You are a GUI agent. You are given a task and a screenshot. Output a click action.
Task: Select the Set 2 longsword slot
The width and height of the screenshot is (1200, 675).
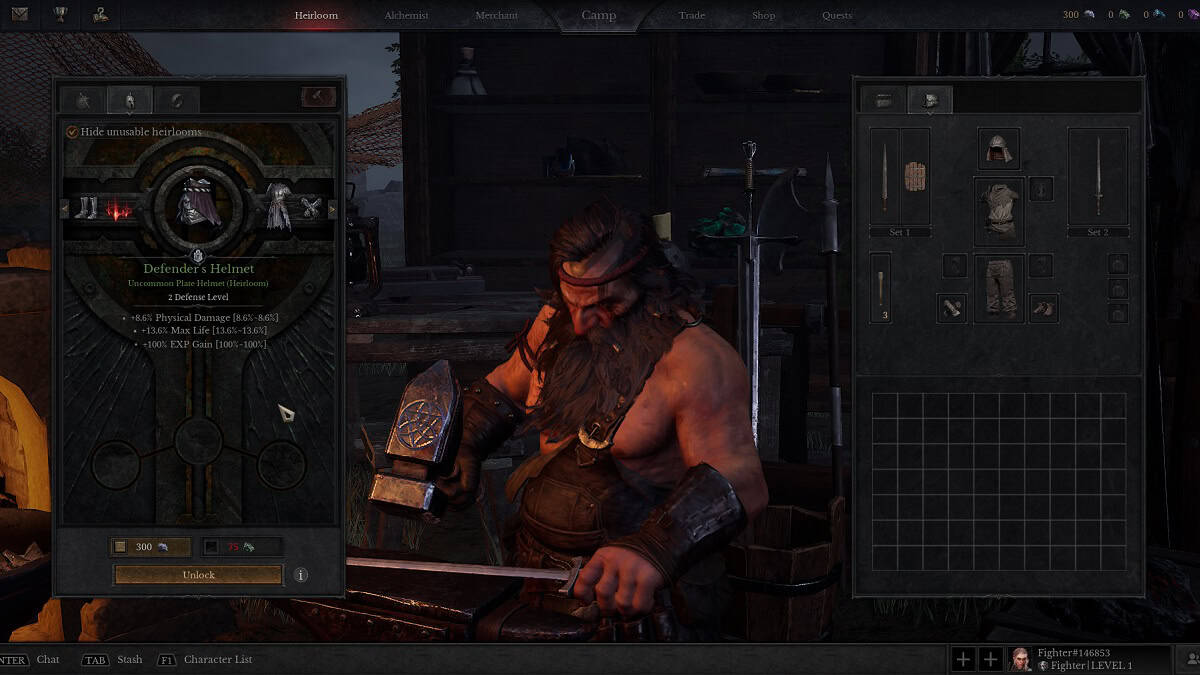point(1097,175)
